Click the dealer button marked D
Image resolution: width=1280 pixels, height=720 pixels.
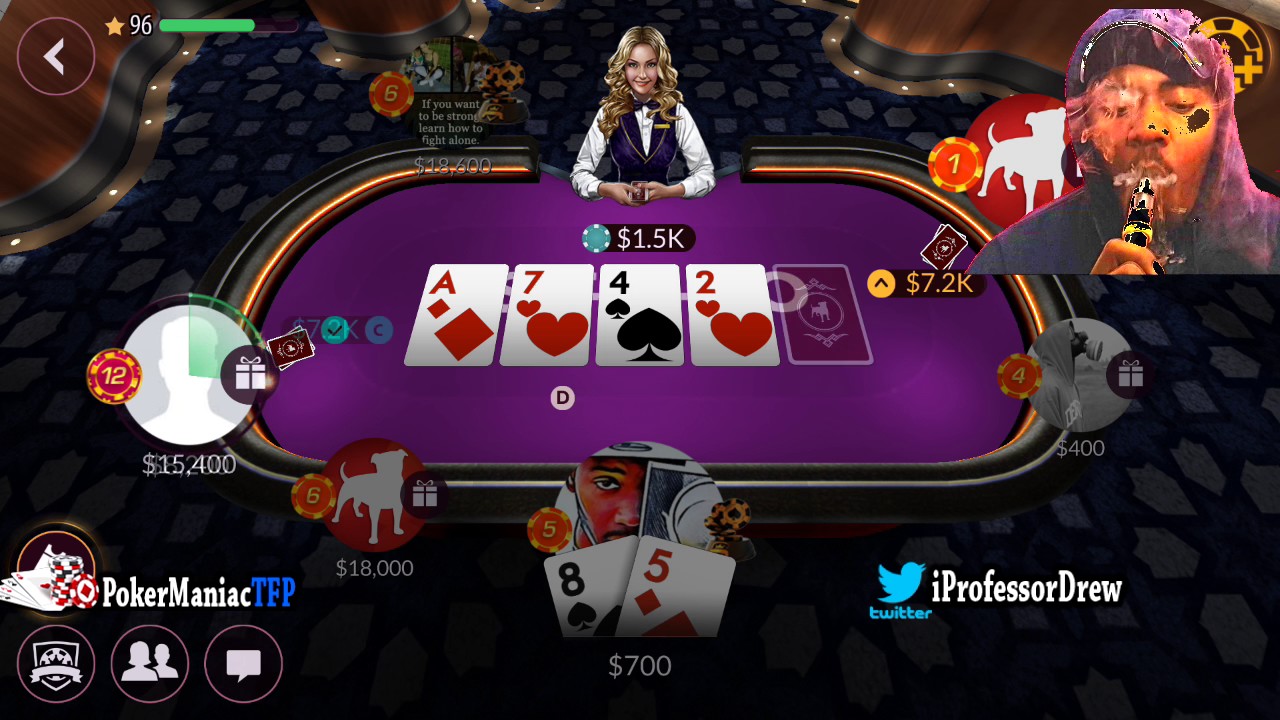(562, 398)
